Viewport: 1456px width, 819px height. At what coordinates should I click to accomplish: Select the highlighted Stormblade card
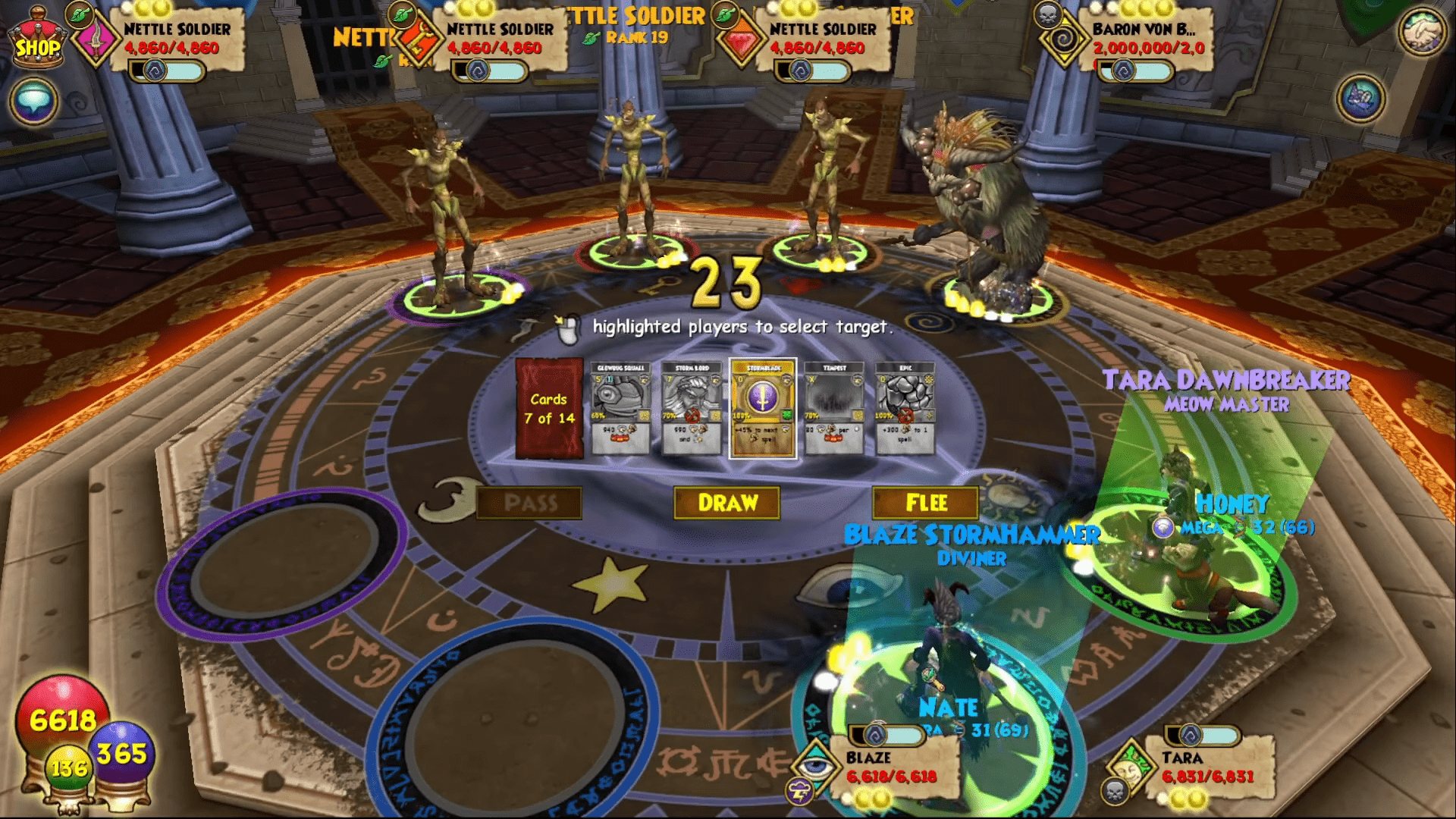[x=762, y=409]
